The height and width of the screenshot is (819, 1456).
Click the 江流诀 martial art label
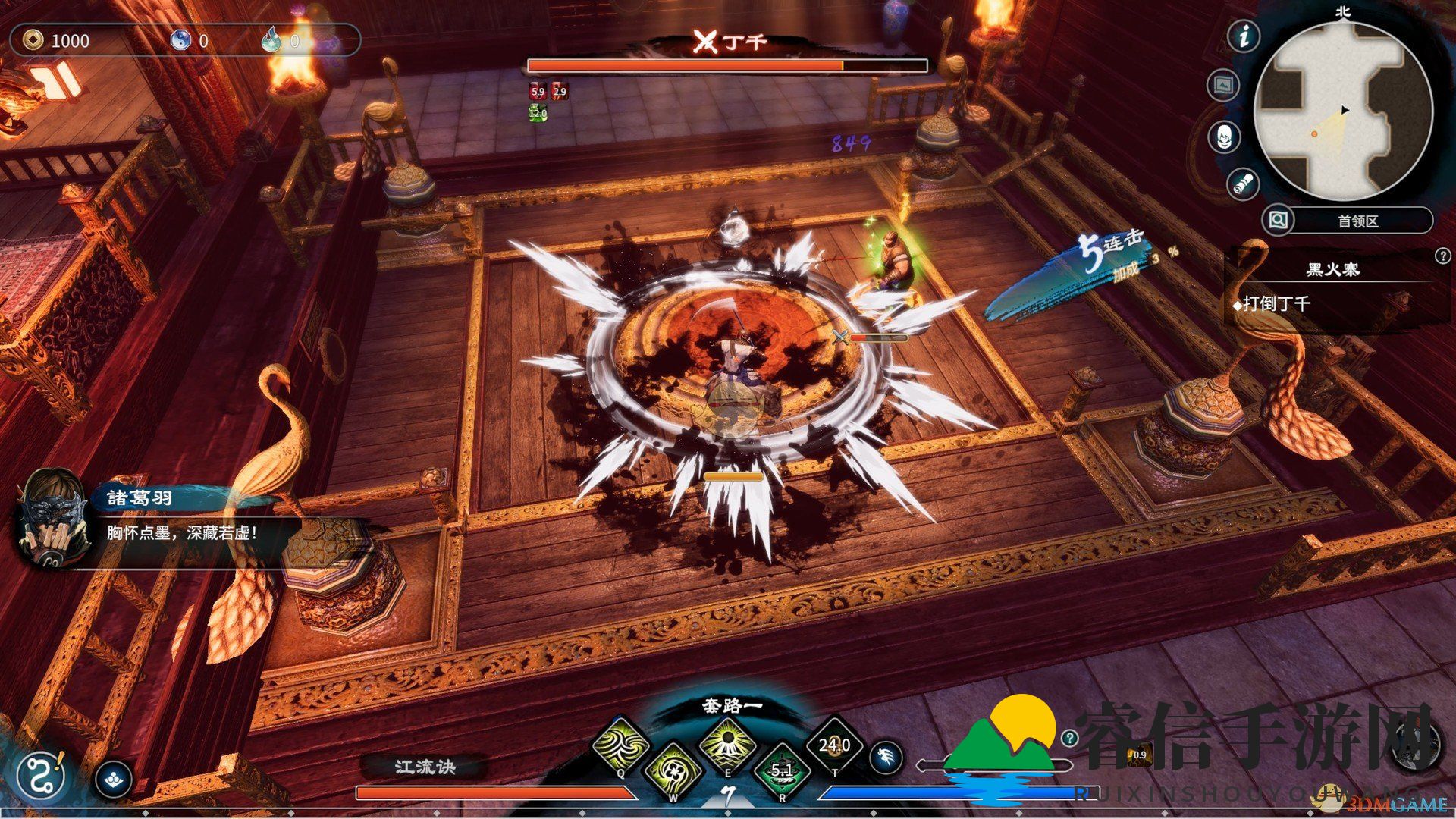click(x=425, y=767)
